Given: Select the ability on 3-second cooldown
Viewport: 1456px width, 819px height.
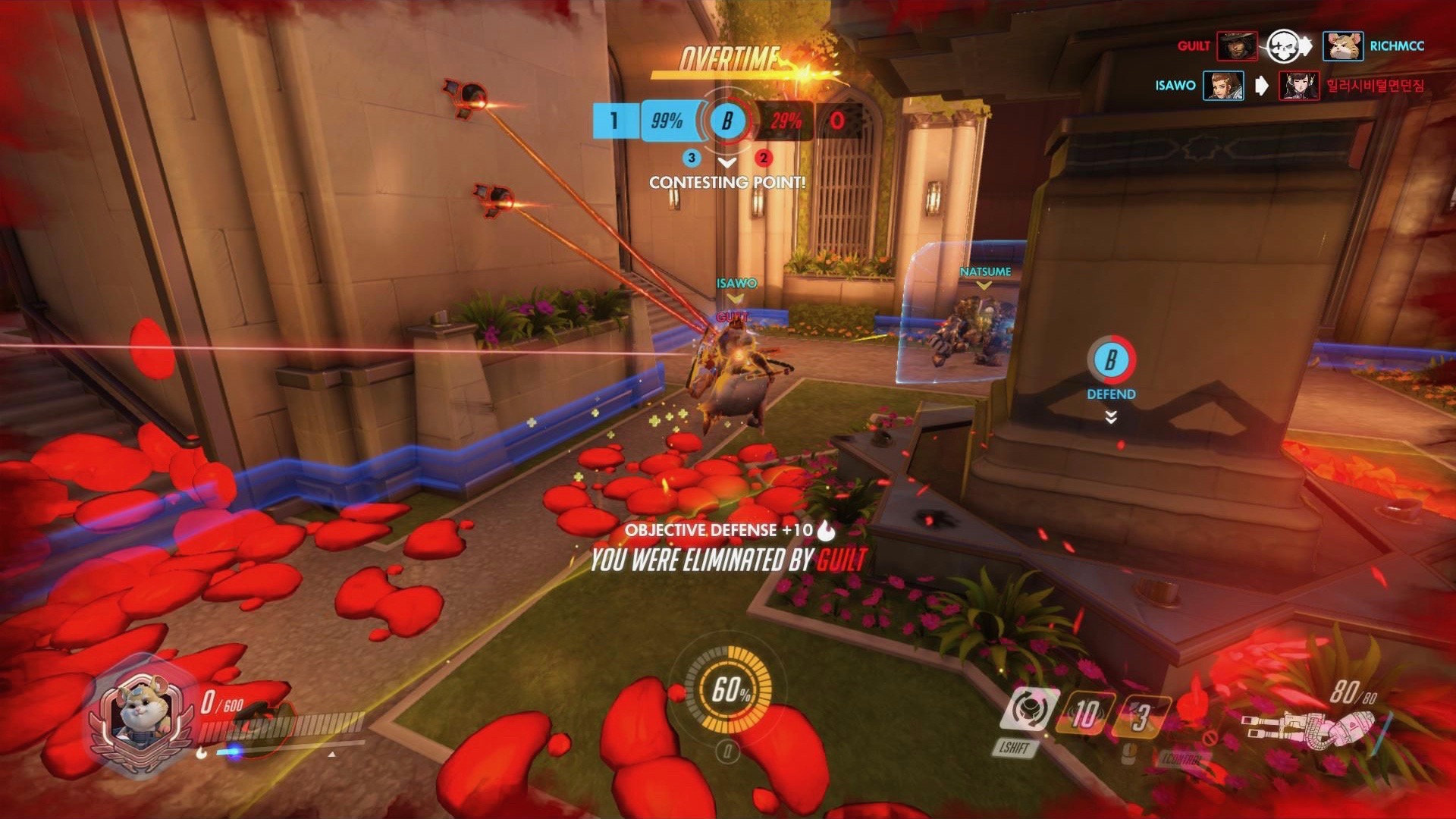Looking at the screenshot, I should pyautogui.click(x=1141, y=717).
